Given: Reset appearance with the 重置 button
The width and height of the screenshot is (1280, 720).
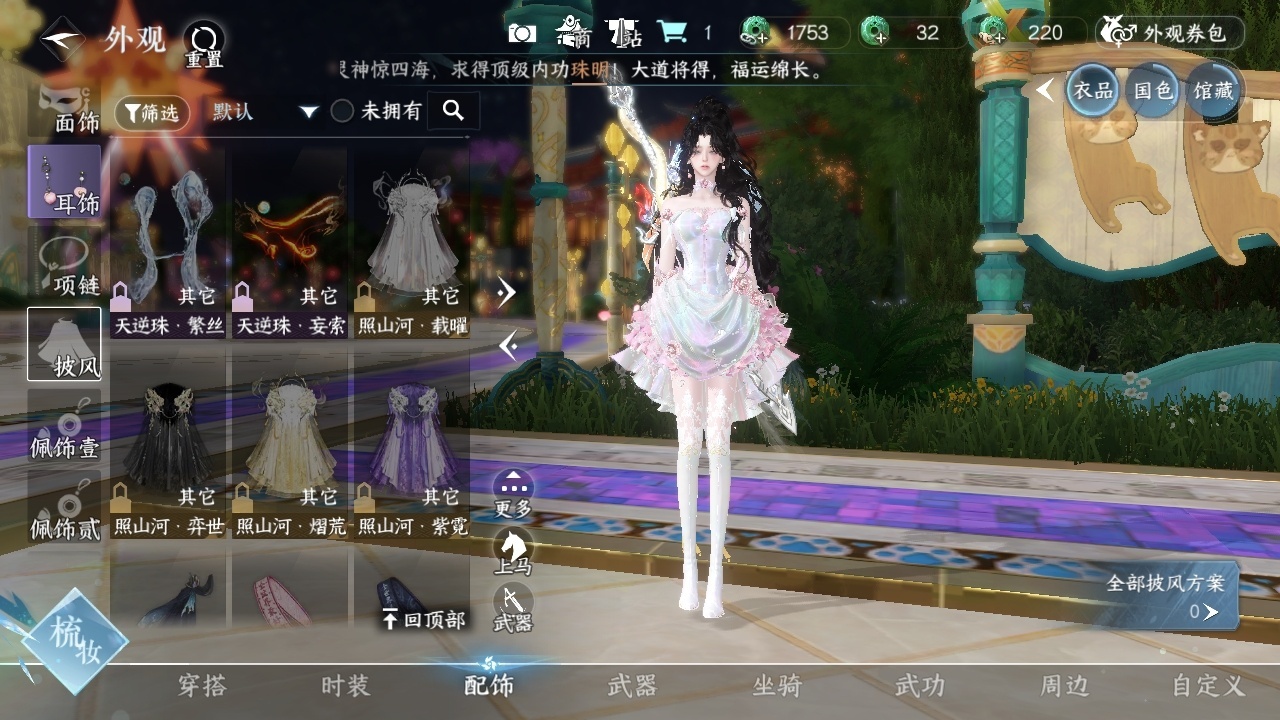Looking at the screenshot, I should (204, 45).
